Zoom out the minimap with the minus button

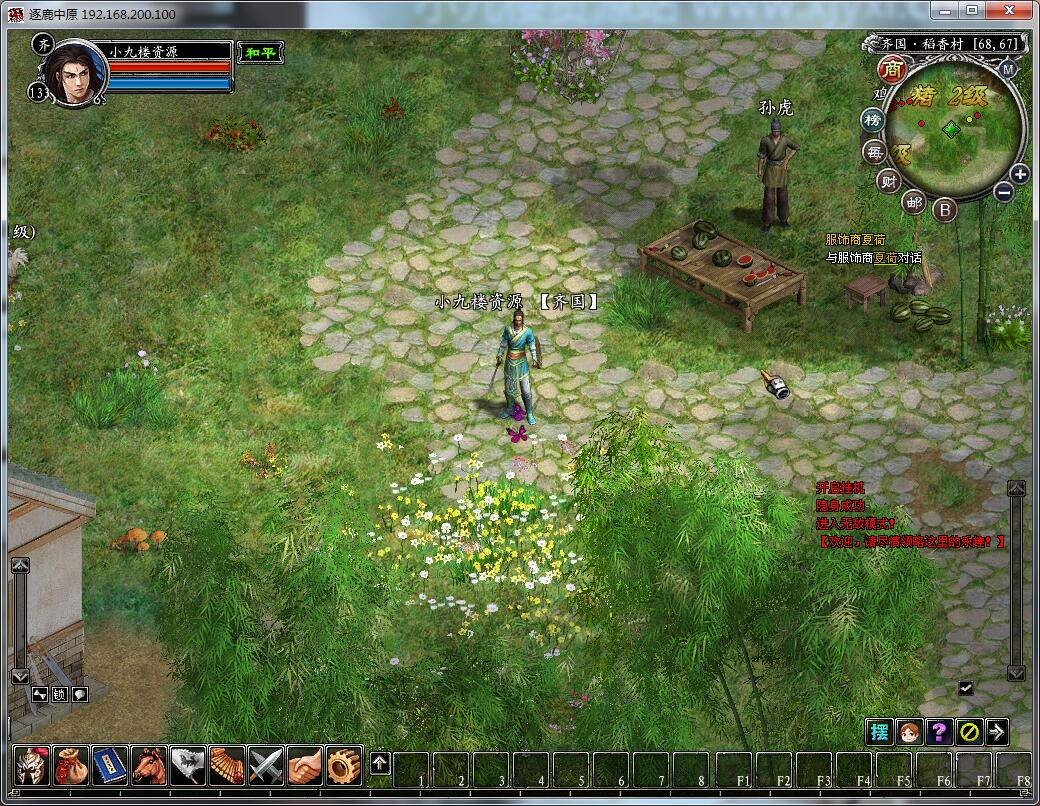click(x=1004, y=192)
